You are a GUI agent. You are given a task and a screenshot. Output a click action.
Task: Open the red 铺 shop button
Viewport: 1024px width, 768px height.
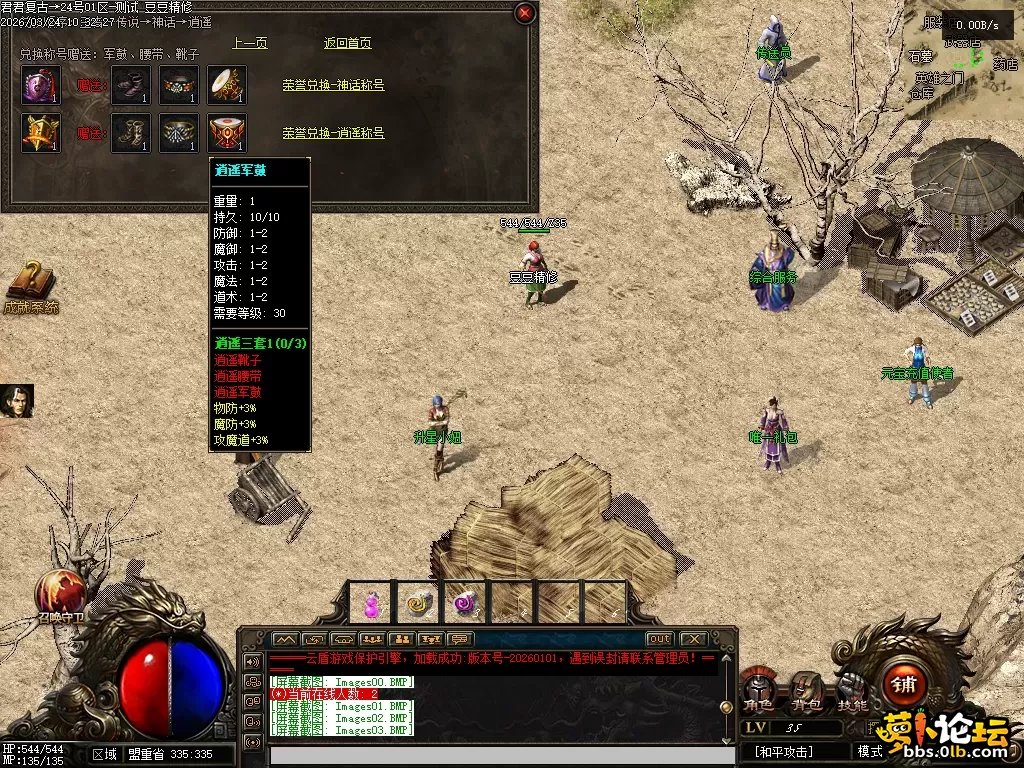pos(905,684)
